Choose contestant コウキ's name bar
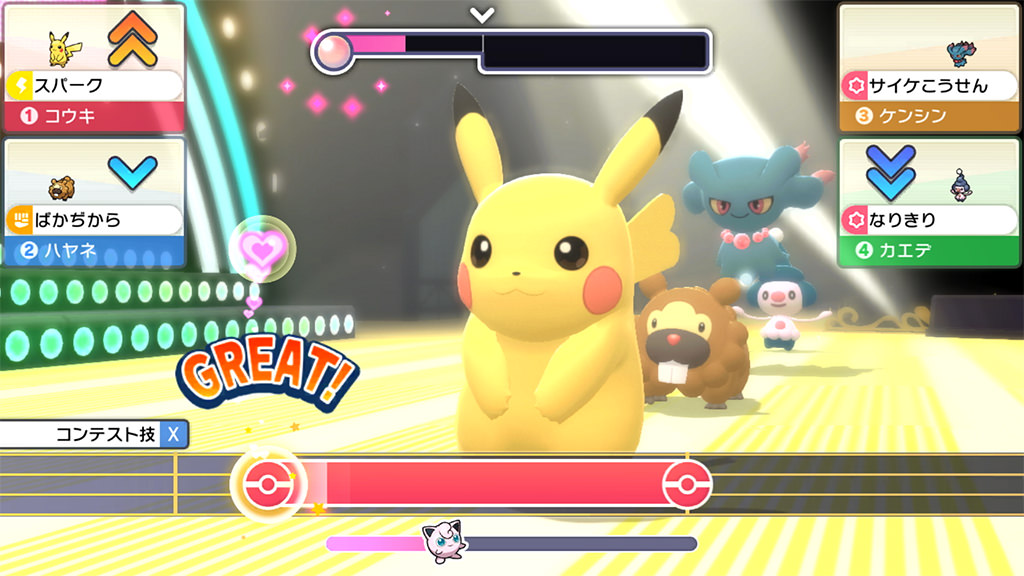The image size is (1024, 576). tap(94, 116)
